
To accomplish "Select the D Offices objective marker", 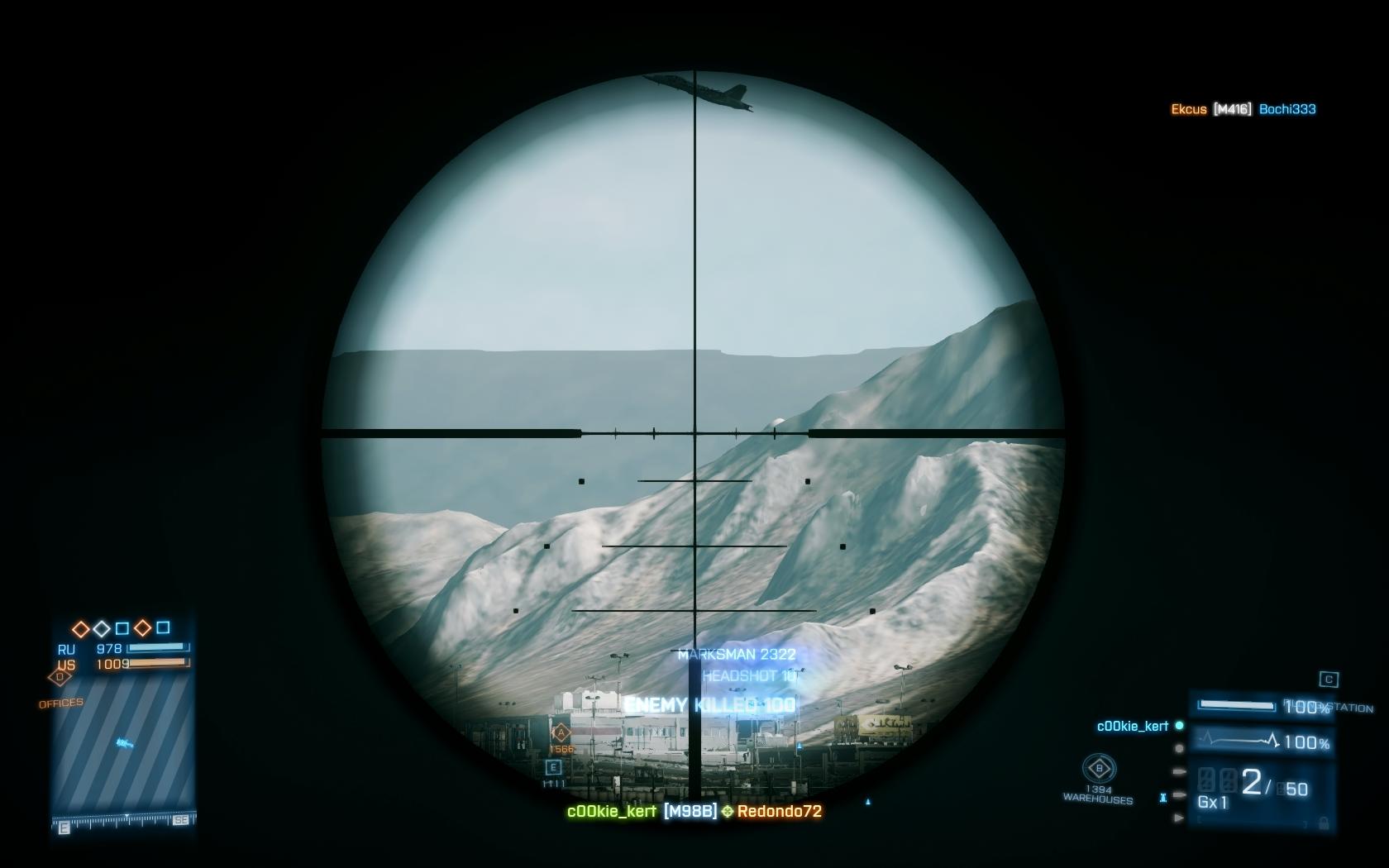I will click(60, 678).
